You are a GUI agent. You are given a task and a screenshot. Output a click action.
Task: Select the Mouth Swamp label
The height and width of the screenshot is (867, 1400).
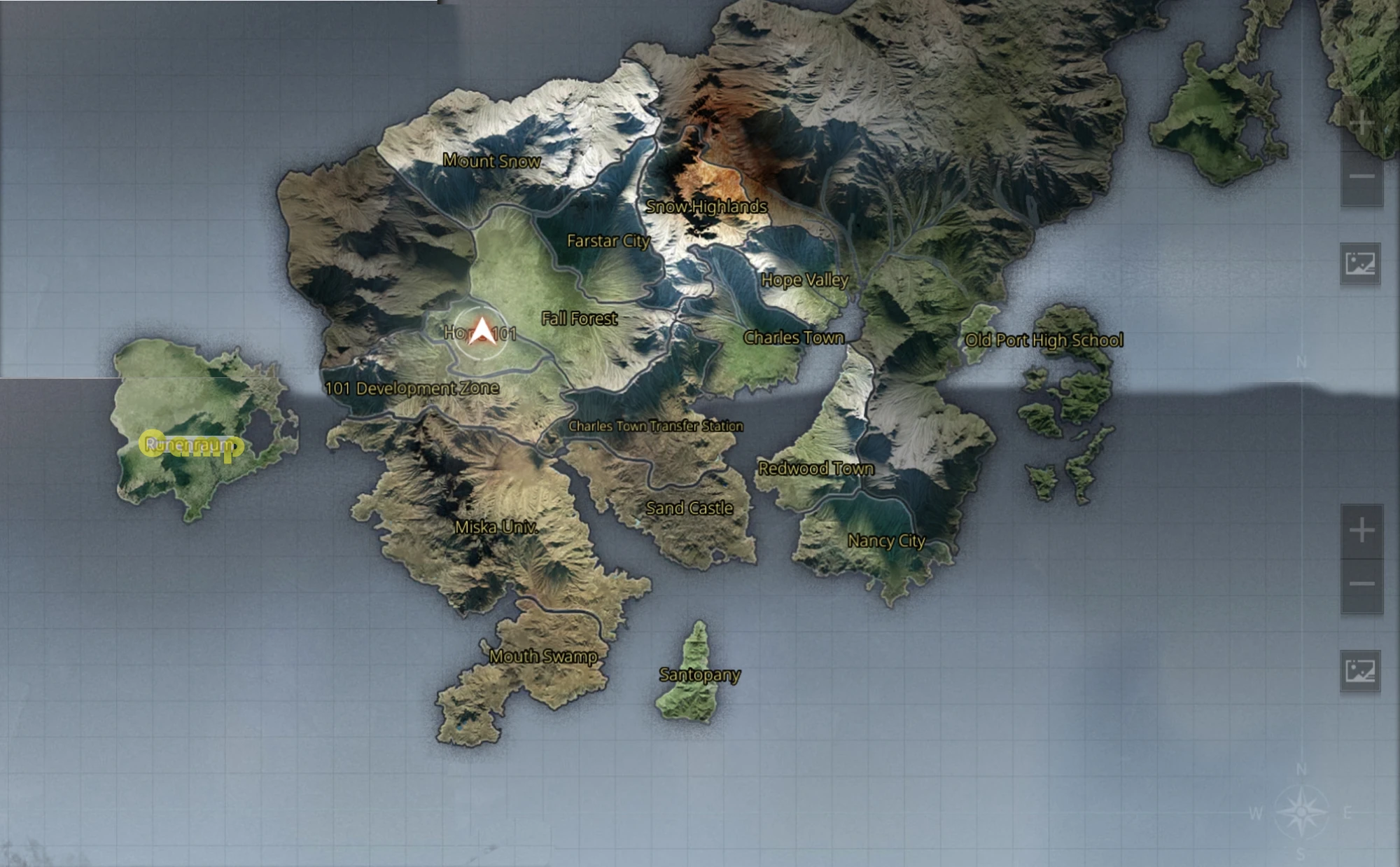point(543,657)
